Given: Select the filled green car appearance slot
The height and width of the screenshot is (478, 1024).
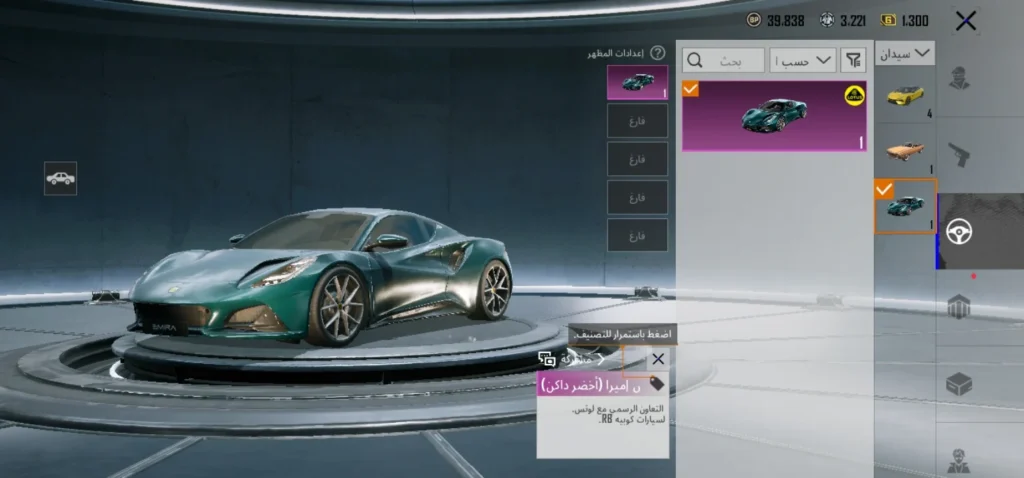Looking at the screenshot, I should click(x=637, y=83).
